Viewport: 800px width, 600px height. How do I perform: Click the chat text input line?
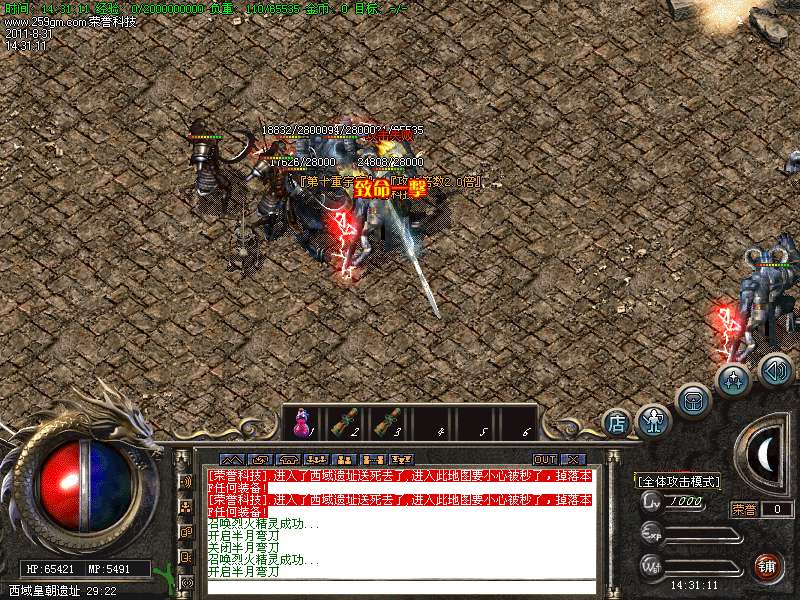(400, 586)
